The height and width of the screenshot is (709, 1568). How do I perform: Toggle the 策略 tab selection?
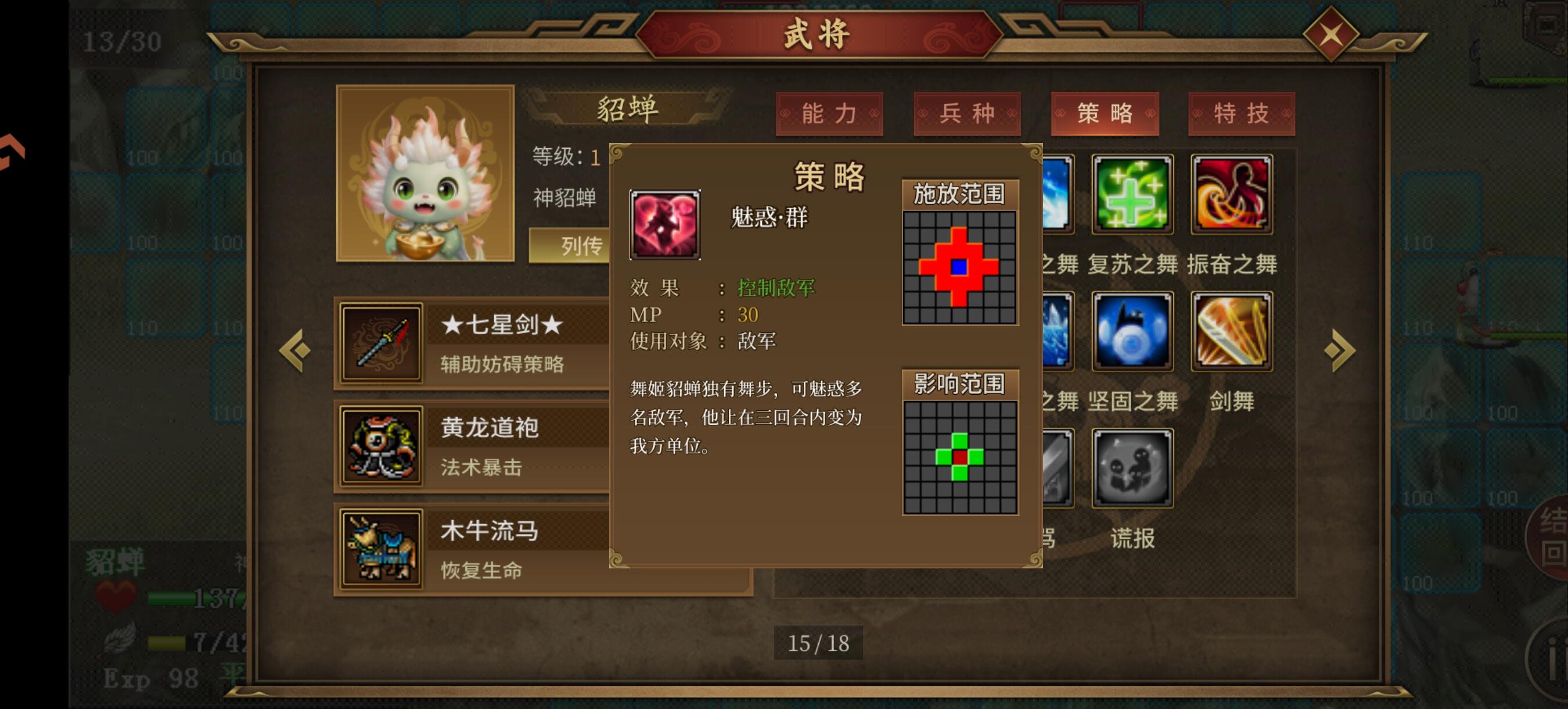(1104, 113)
